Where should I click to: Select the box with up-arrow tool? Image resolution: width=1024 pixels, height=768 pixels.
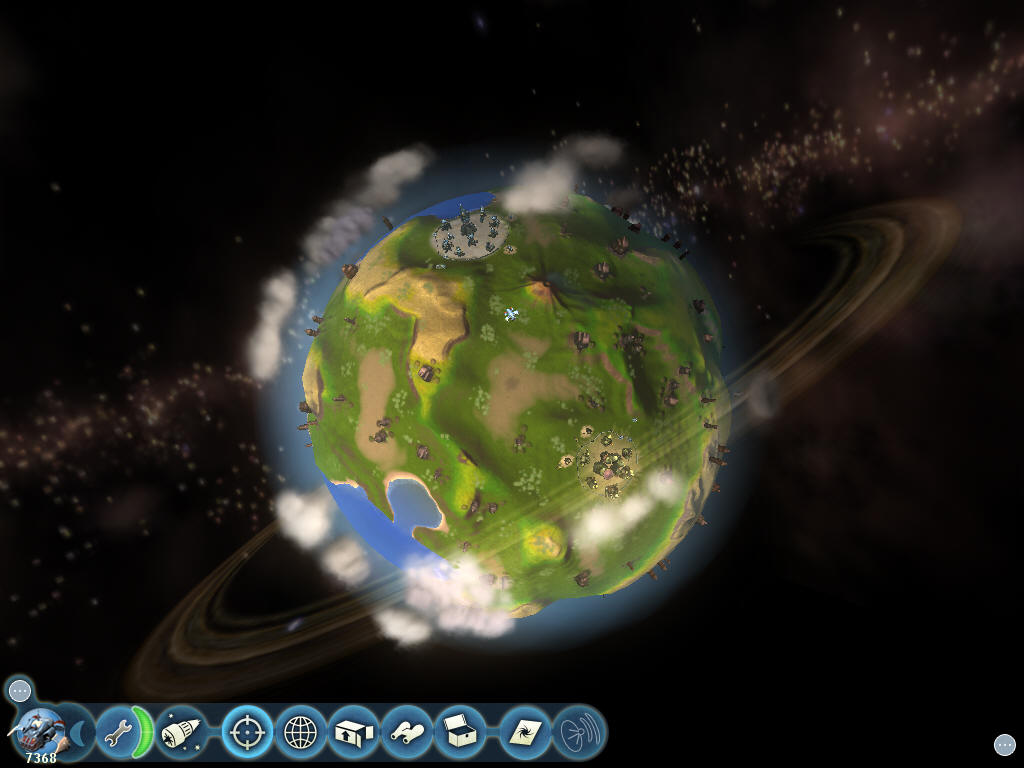[x=353, y=733]
